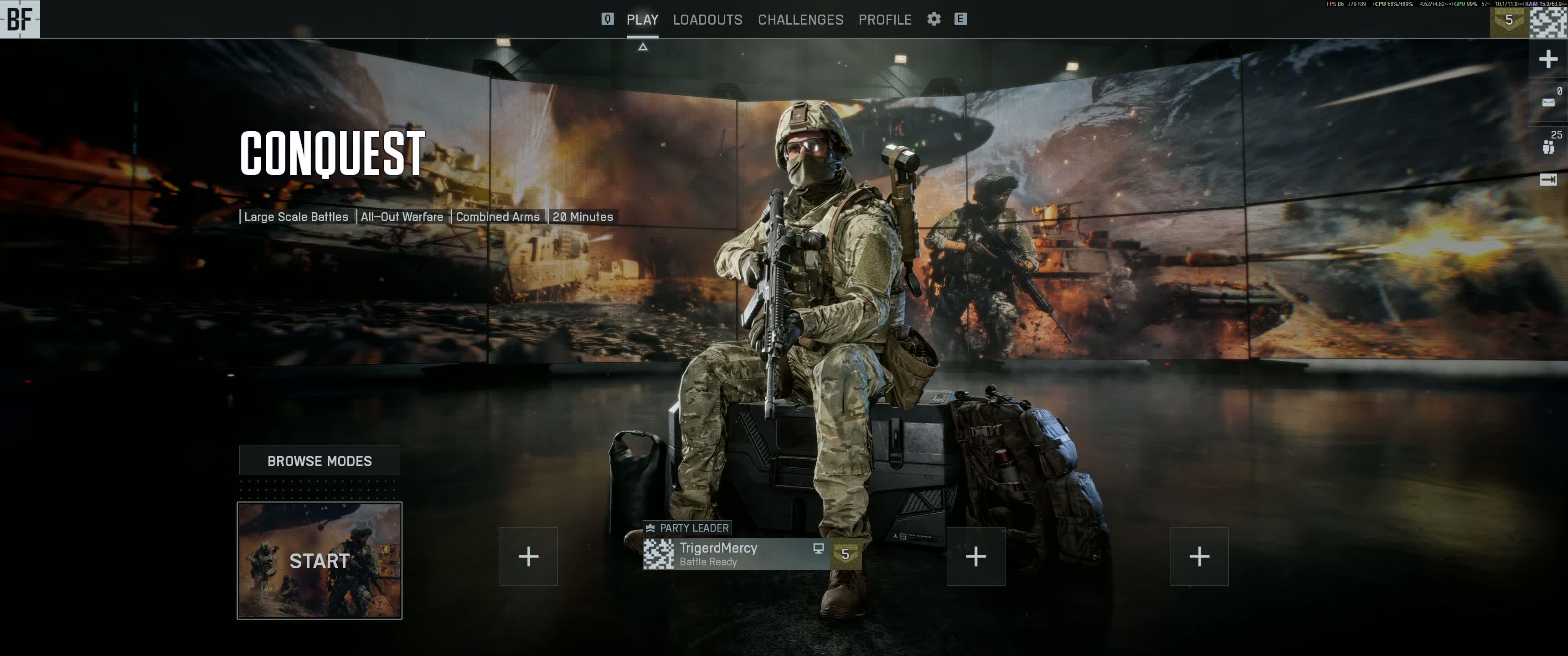
Task: Collapse the side panel with the arrow icon
Action: click(x=1548, y=179)
